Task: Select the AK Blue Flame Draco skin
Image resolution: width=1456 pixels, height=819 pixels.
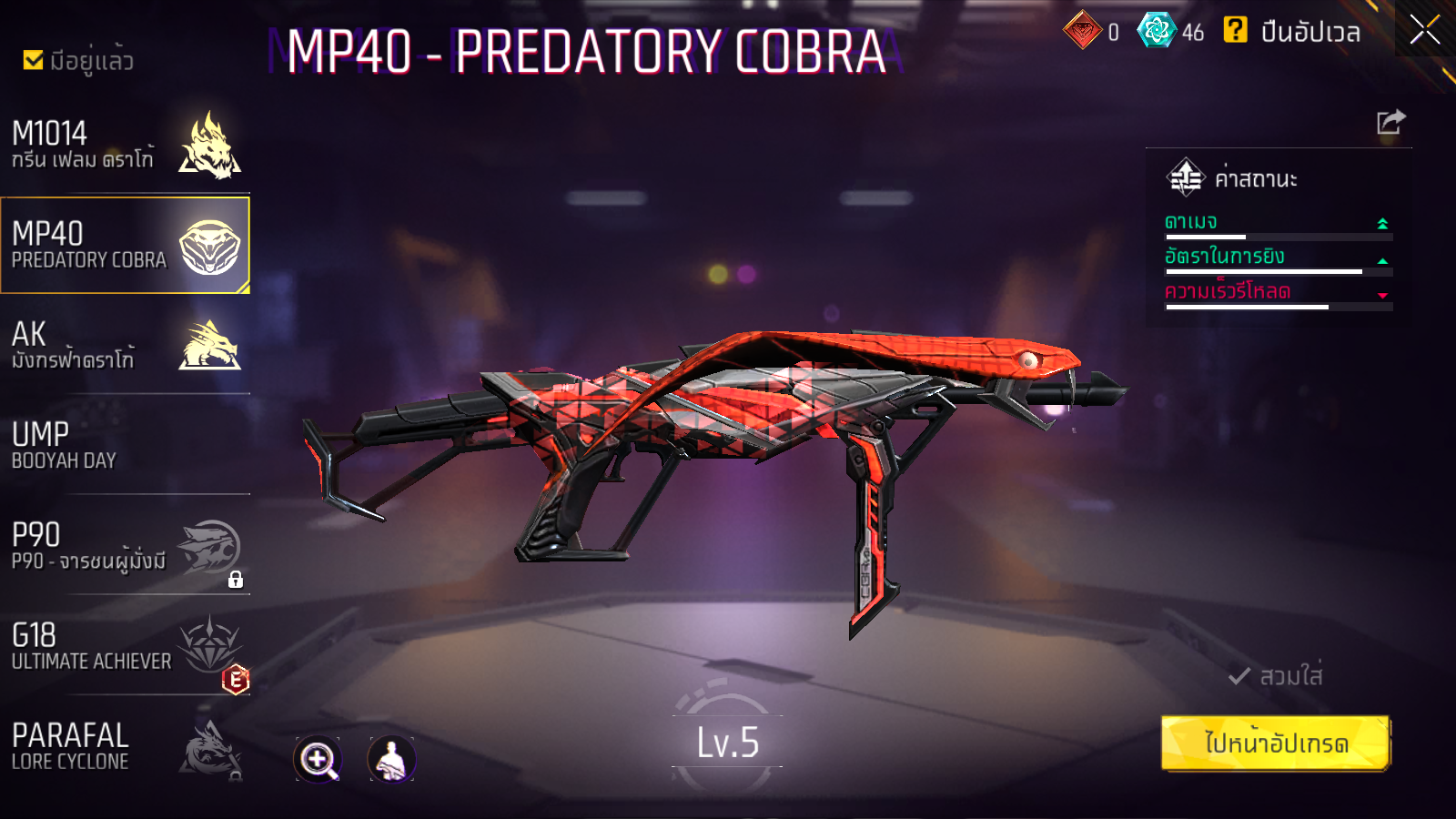Action: pyautogui.click(x=126, y=346)
